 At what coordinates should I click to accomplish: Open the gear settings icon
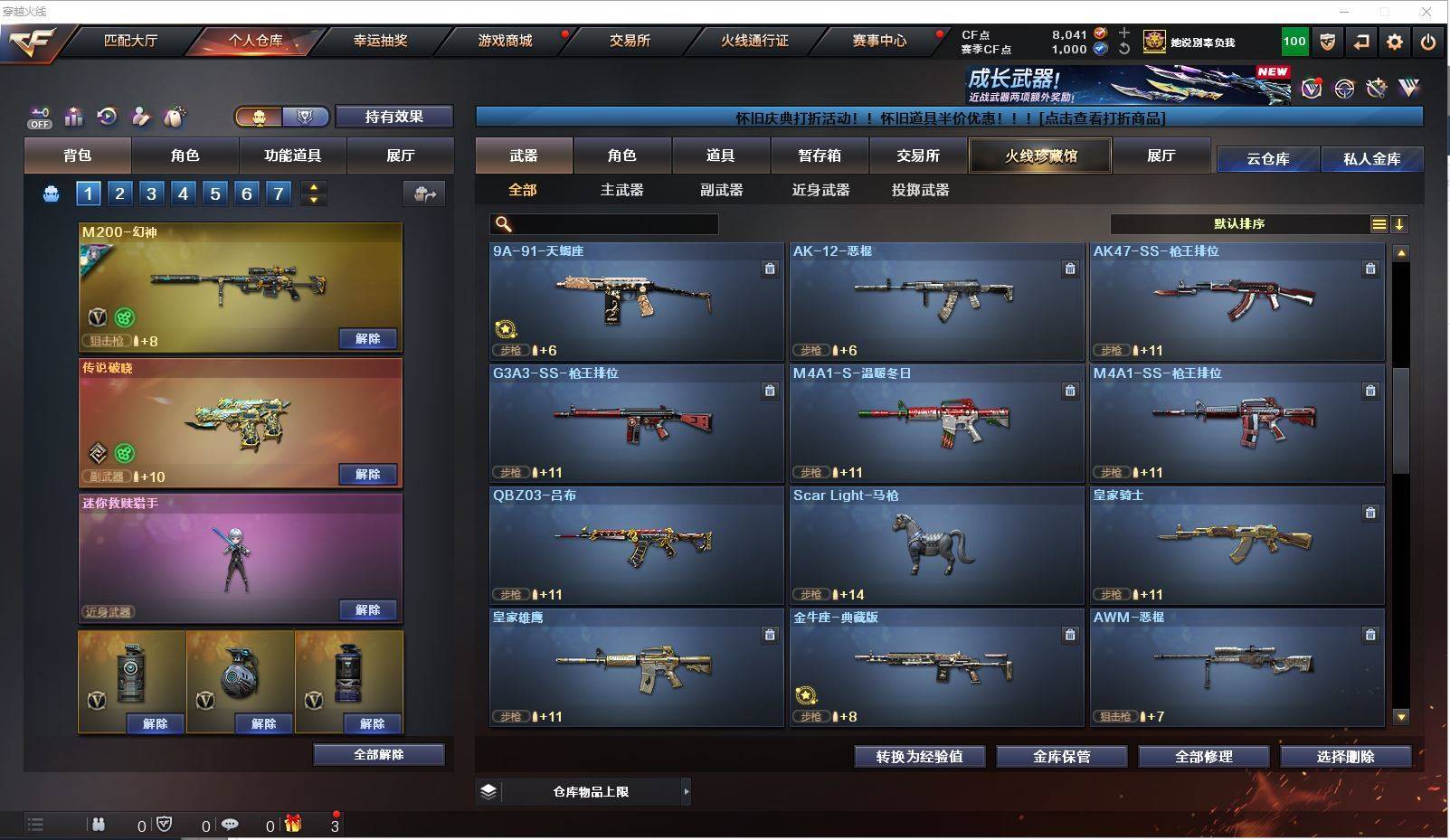pos(1395,42)
